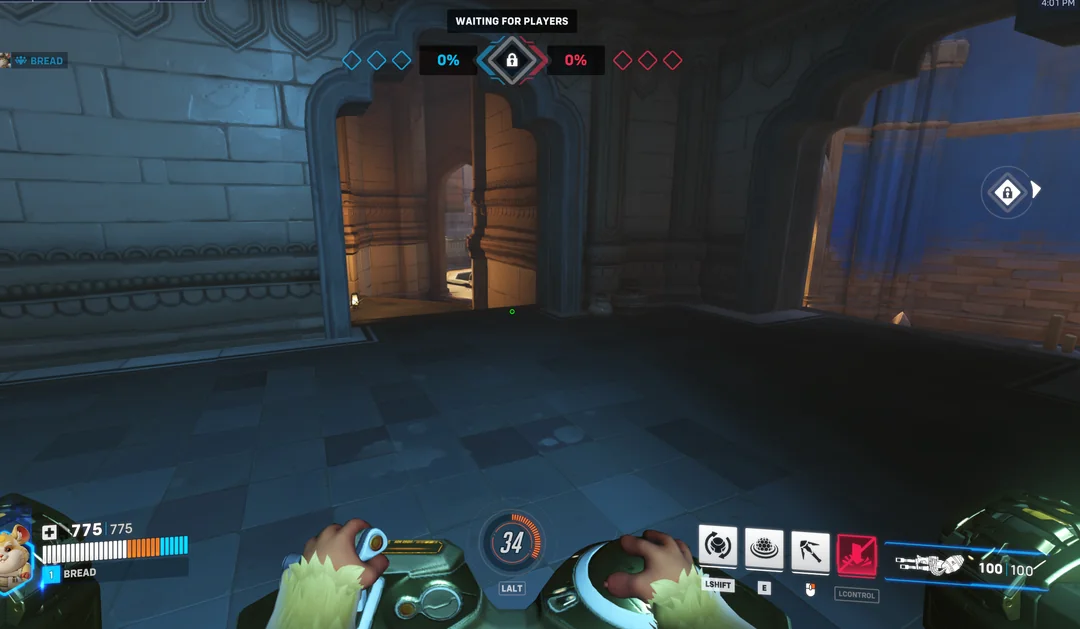Select the locked objective icon at top center
Viewport: 1080px width, 629px height.
(x=512, y=60)
